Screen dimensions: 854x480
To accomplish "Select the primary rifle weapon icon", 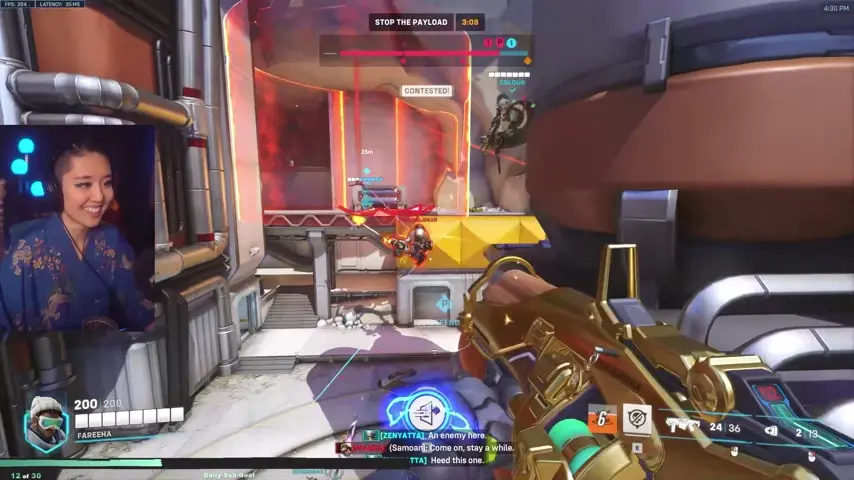I will click(686, 427).
